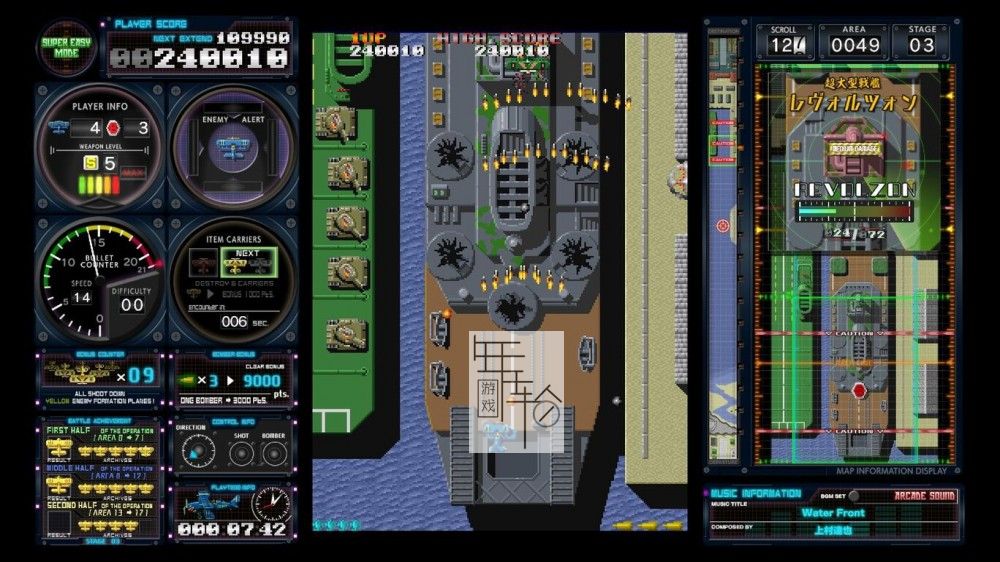
Task: Activate the Shot button indicator
Action: click(x=241, y=452)
